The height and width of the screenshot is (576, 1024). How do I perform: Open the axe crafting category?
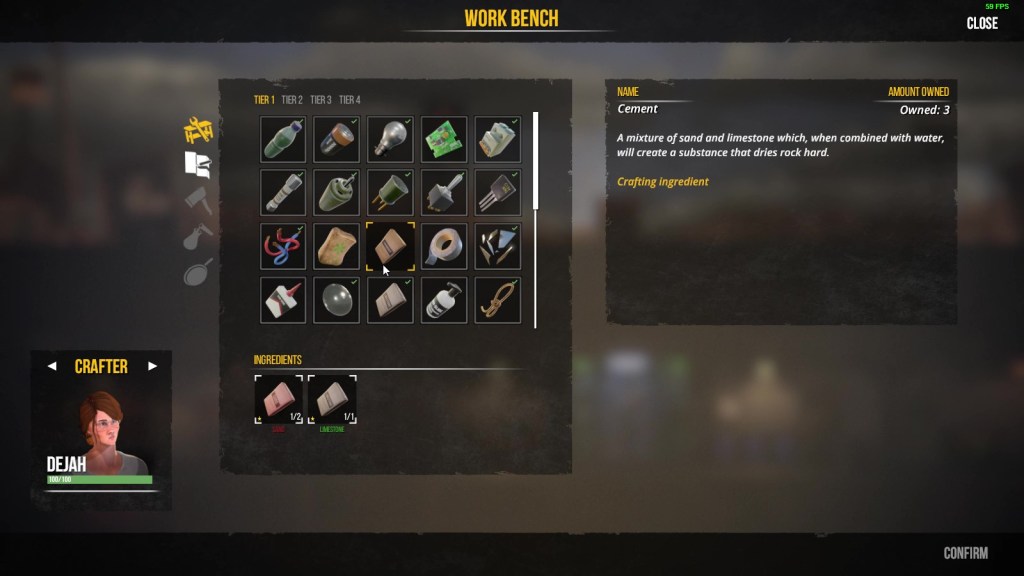[x=199, y=200]
